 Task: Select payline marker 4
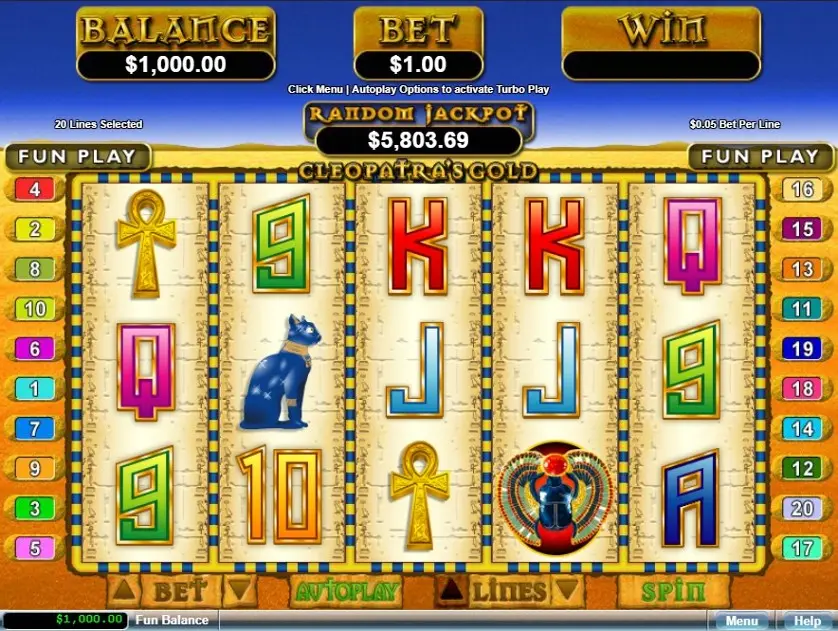pos(34,189)
